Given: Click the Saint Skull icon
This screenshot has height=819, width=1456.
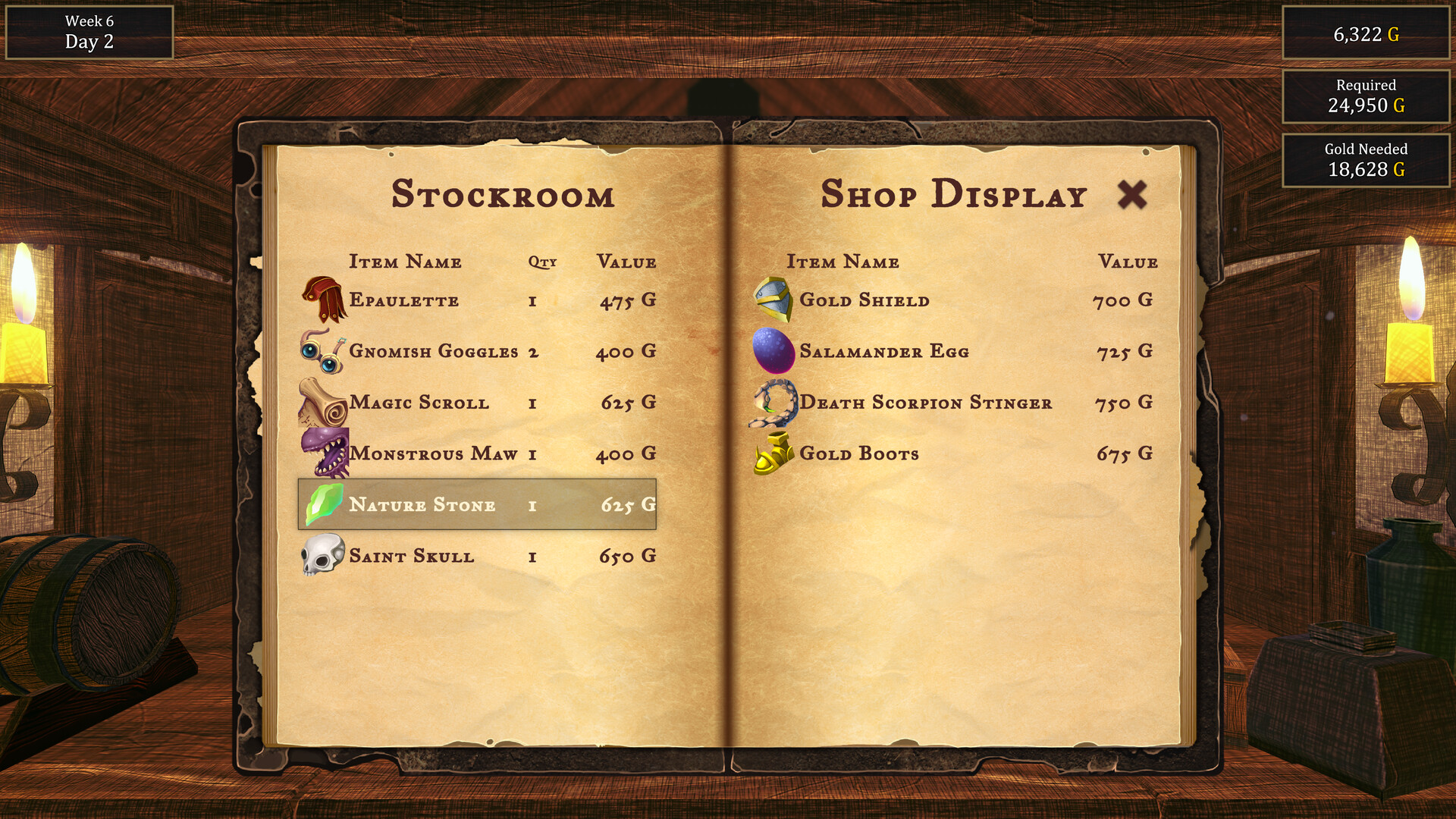Looking at the screenshot, I should [x=322, y=555].
